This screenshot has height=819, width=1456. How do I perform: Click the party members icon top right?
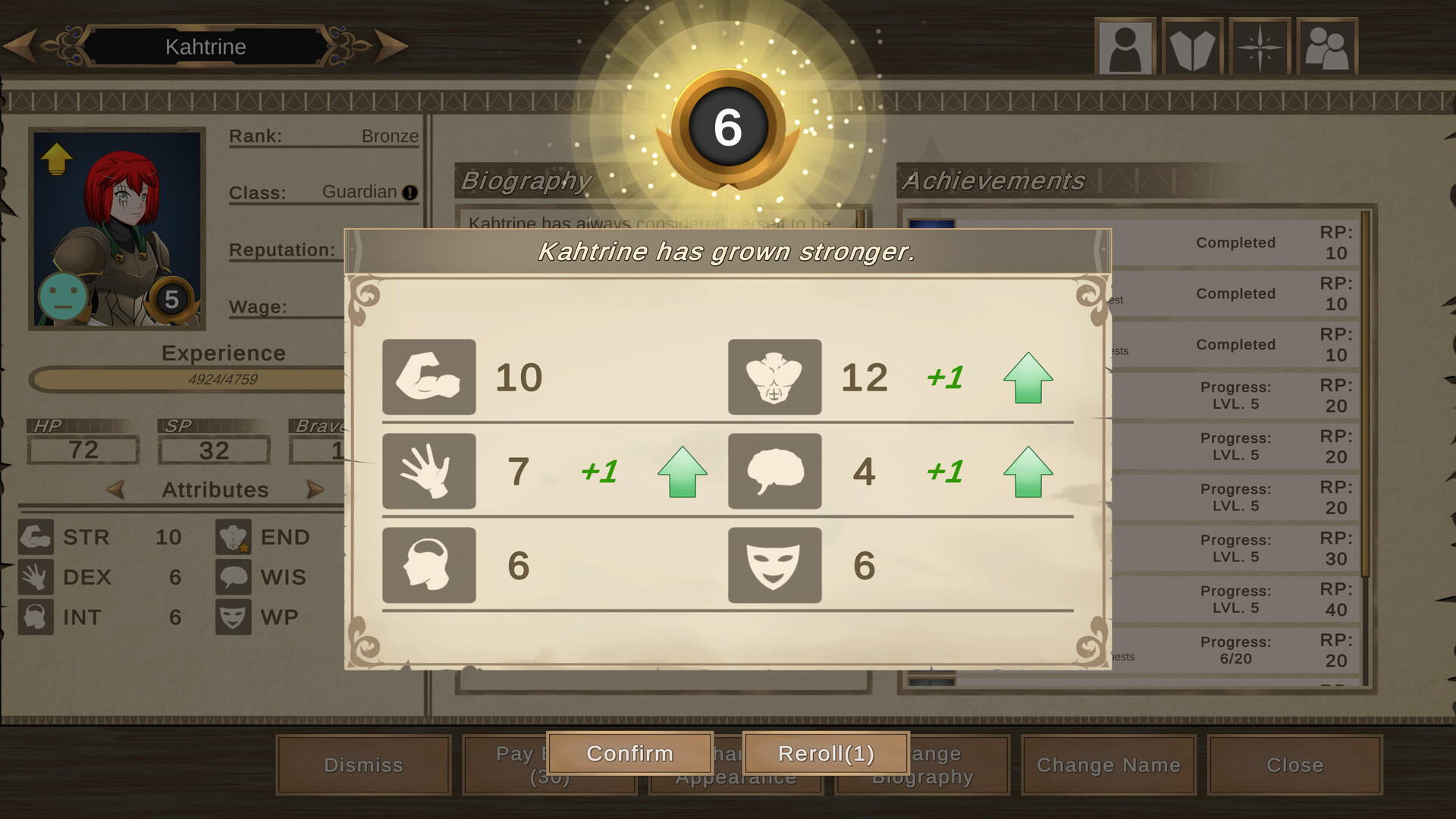1327,45
